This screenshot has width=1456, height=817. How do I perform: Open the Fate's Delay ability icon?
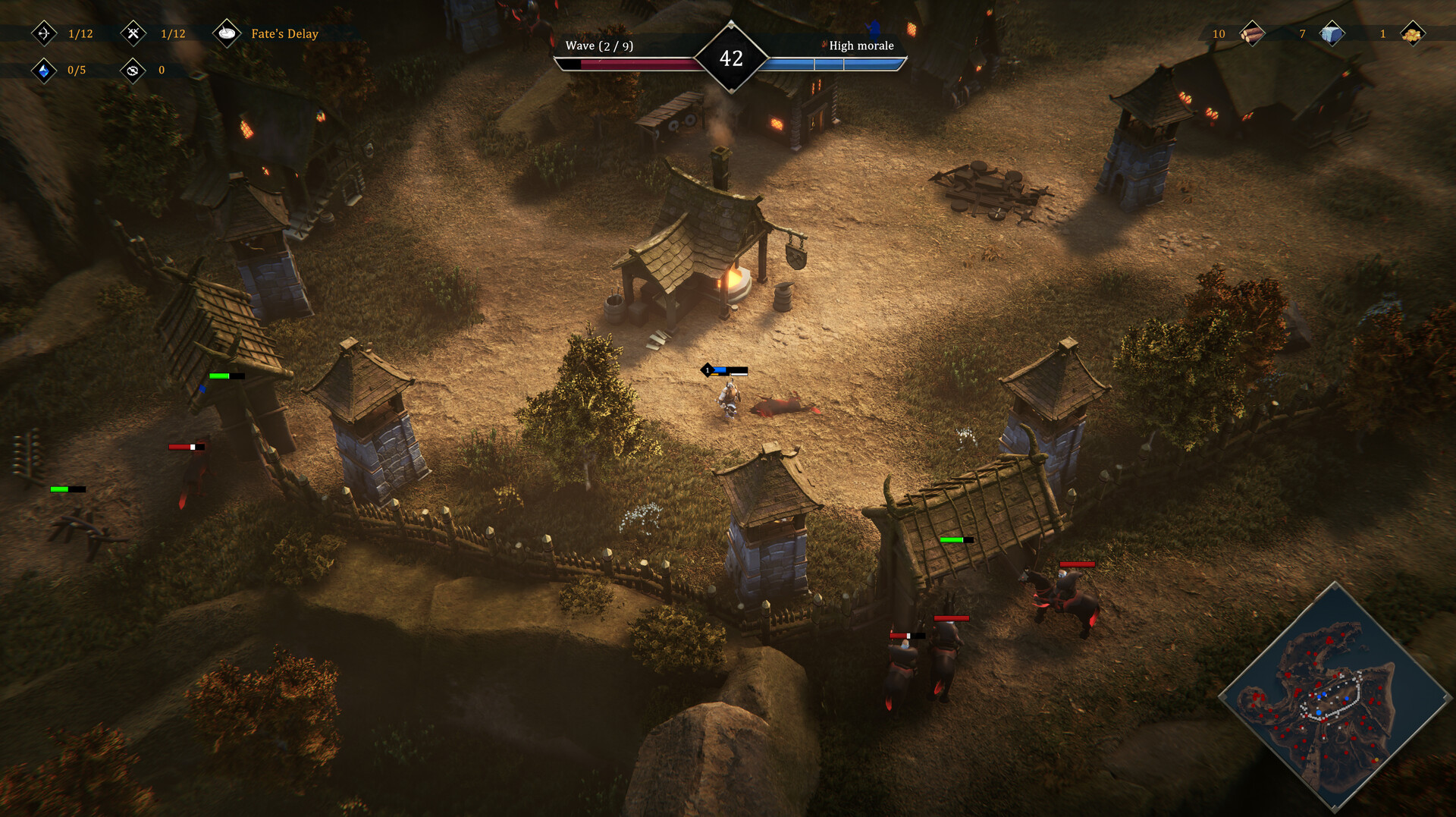(x=227, y=33)
